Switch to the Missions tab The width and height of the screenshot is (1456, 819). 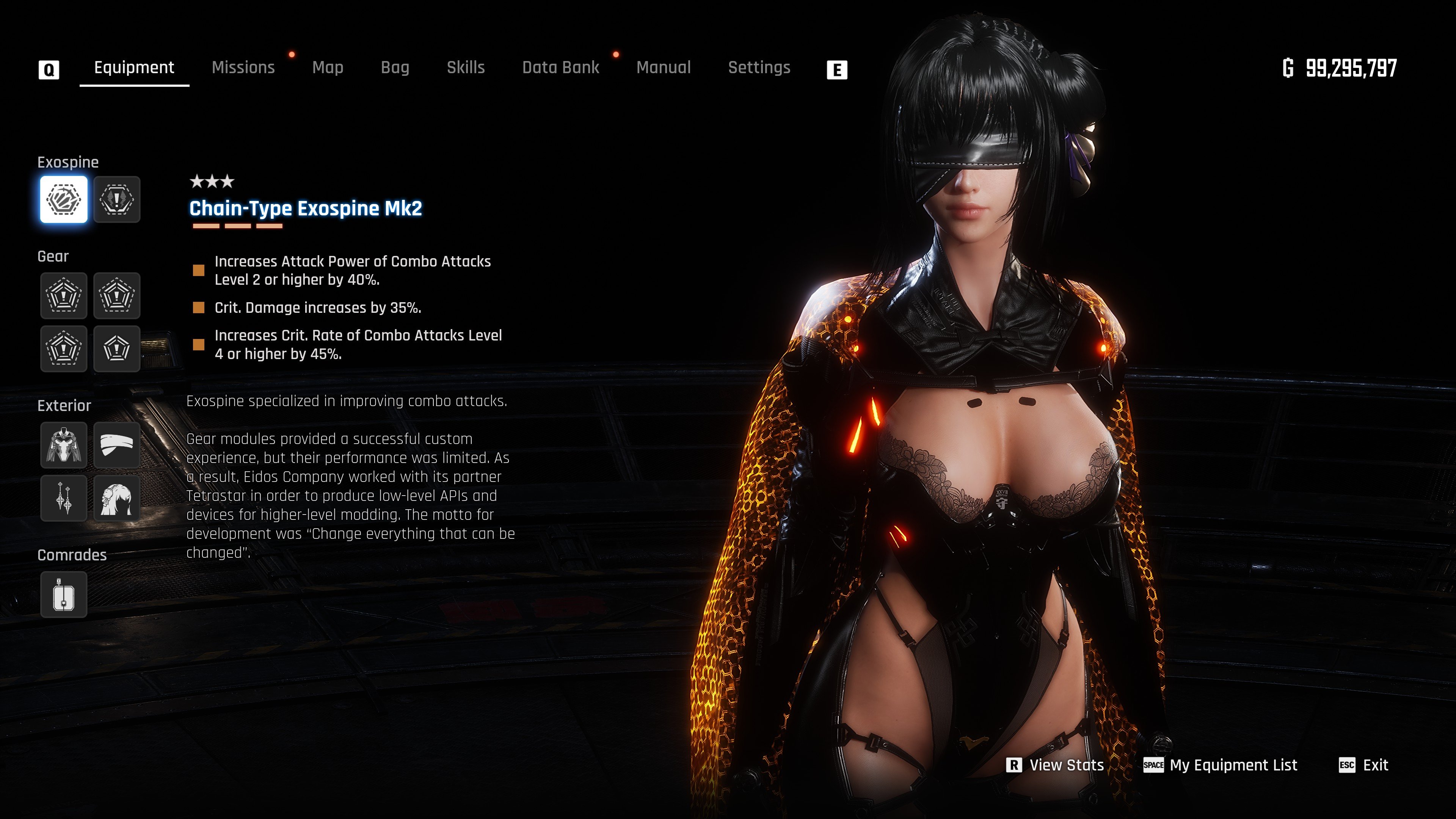243,68
